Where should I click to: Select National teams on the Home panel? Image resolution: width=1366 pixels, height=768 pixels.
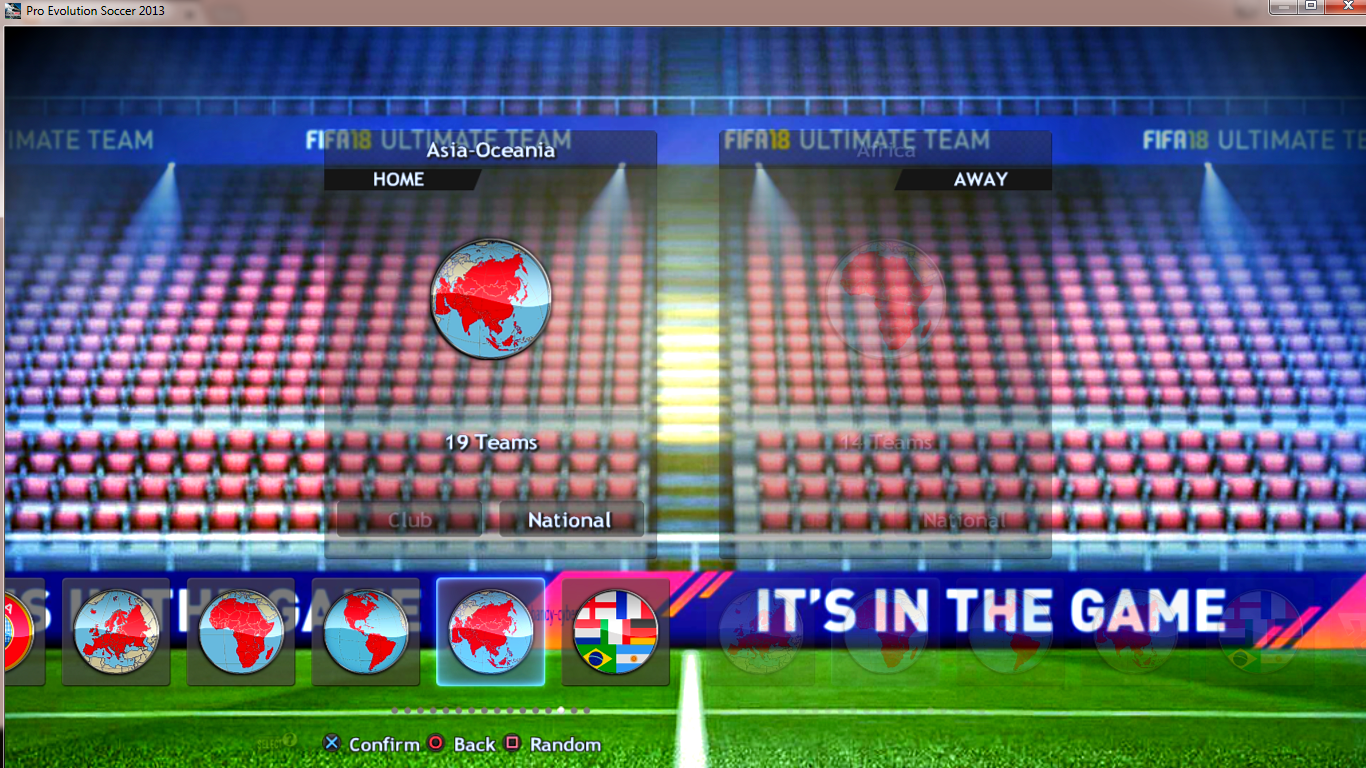pos(571,519)
